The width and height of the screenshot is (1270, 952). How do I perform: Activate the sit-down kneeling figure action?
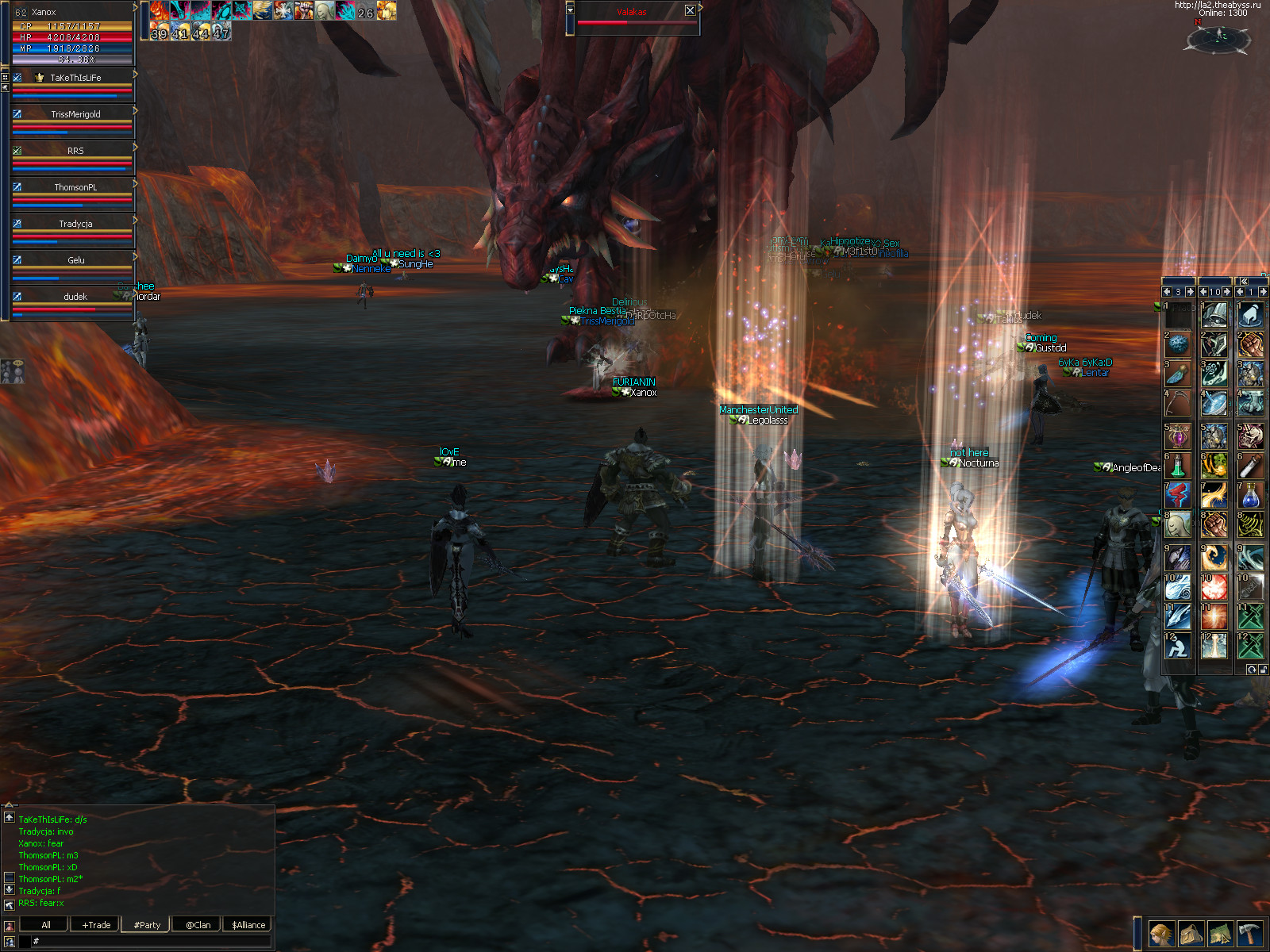(x=1178, y=646)
